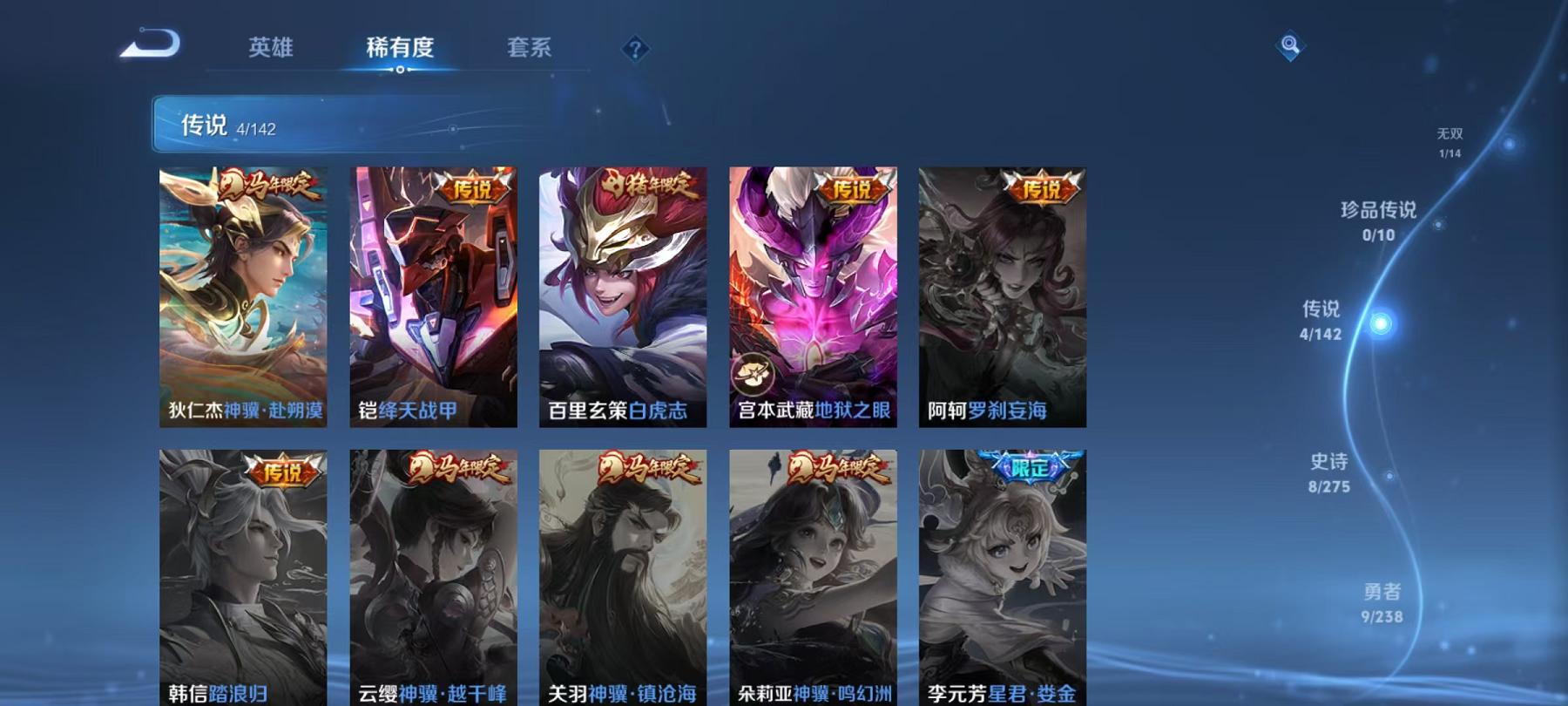Click the circular emblem icon on 宫本武藏's card
This screenshot has height=706, width=1568.
[x=753, y=377]
